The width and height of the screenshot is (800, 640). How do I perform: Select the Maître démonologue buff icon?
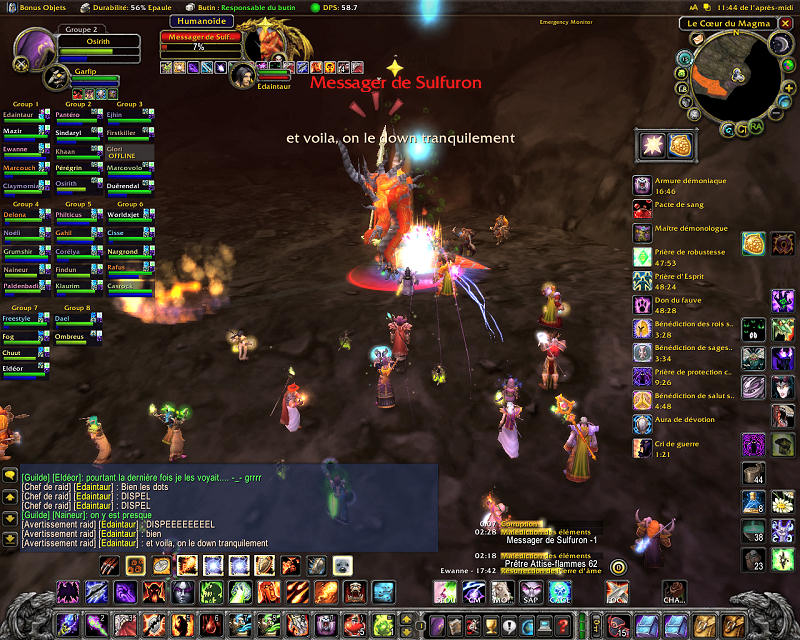tap(642, 232)
